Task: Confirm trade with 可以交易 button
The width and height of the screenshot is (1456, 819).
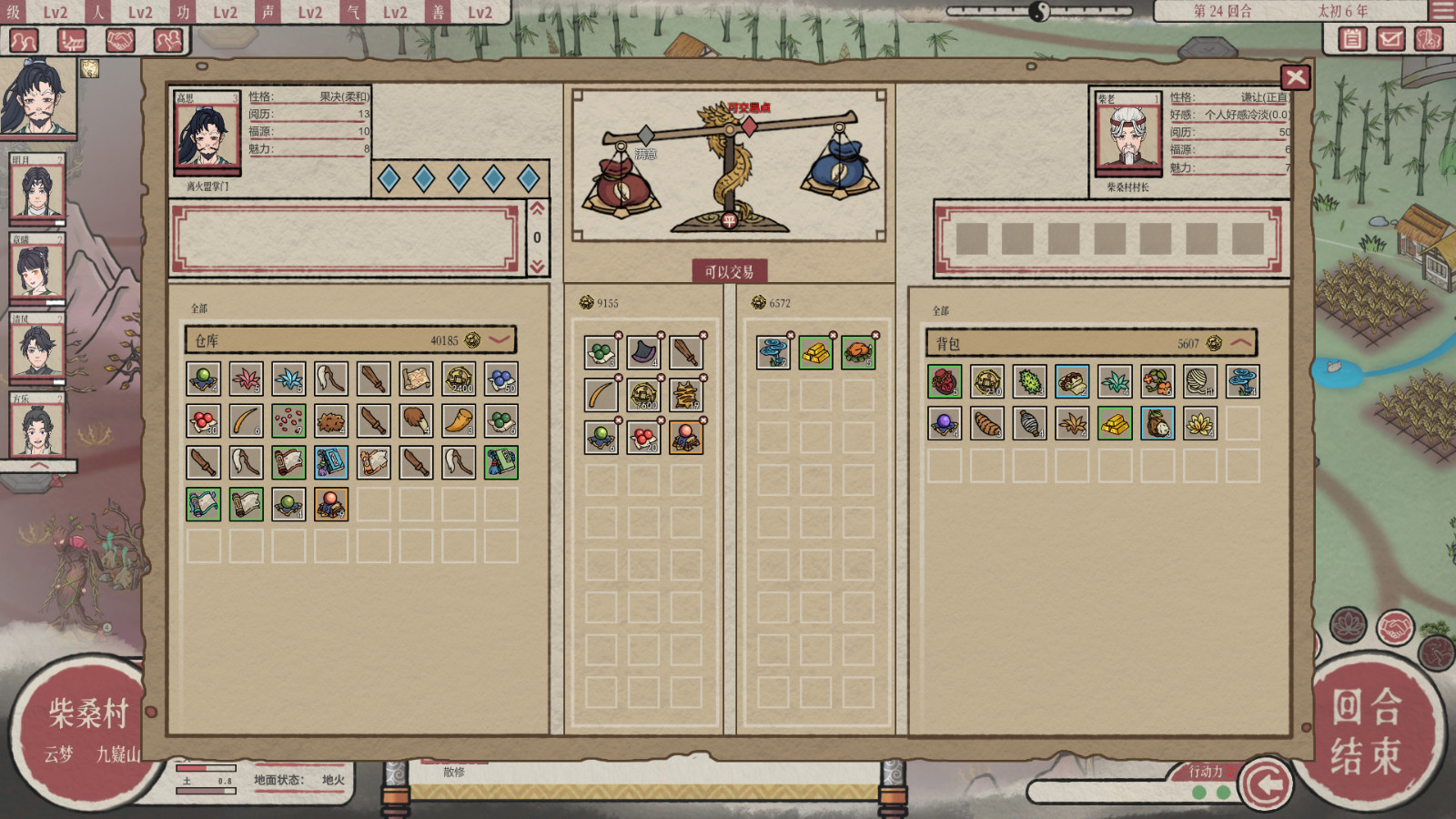Action: (x=729, y=271)
